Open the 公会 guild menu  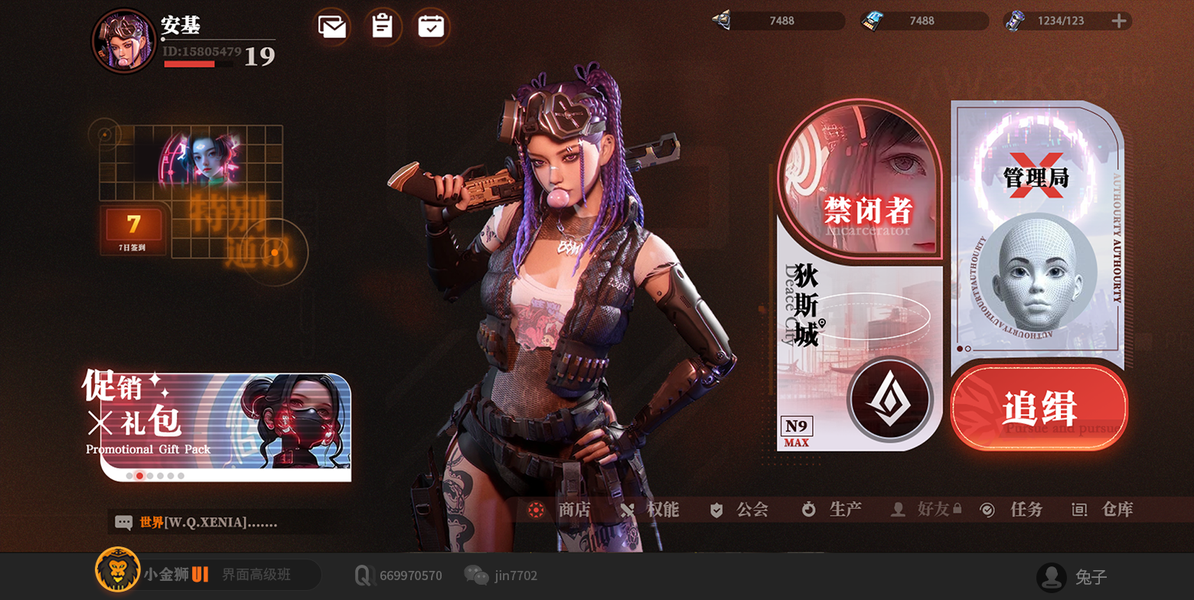740,510
